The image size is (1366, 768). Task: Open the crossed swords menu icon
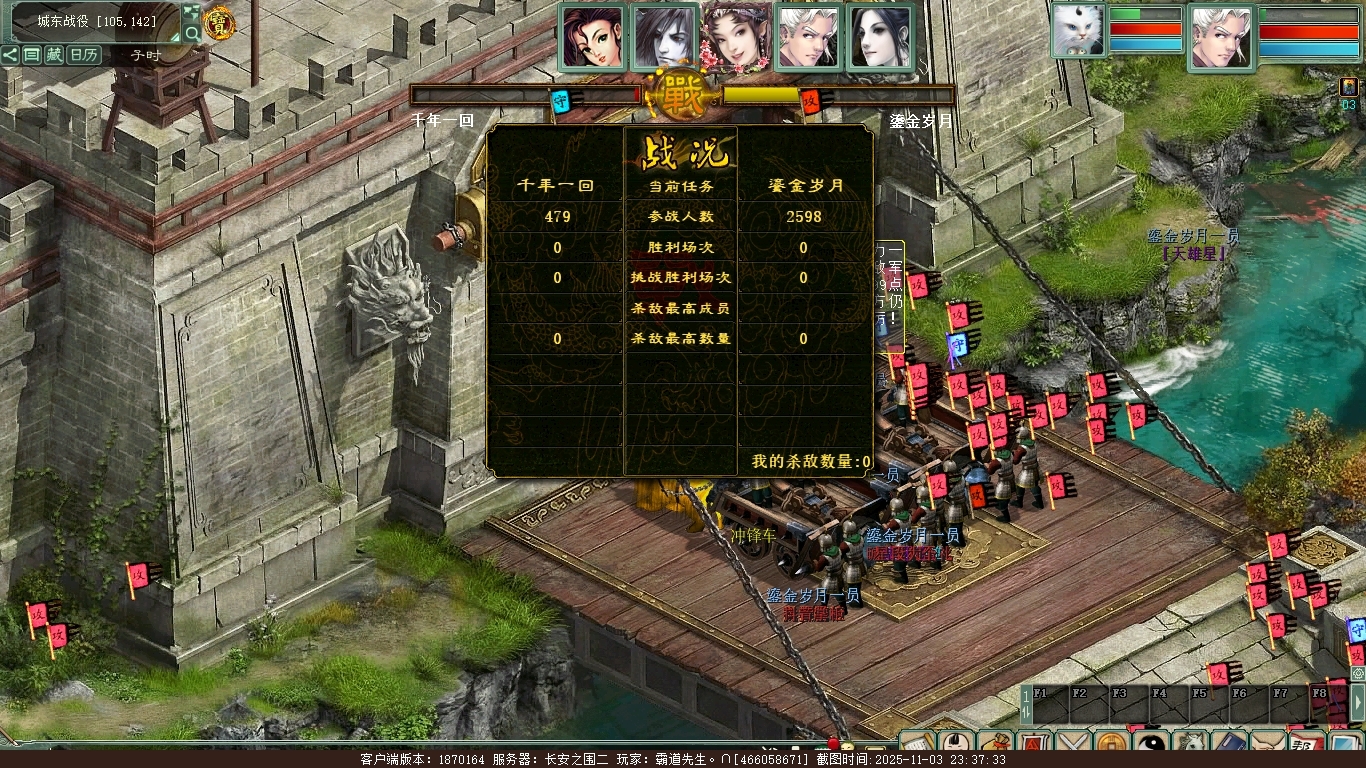tap(1073, 746)
